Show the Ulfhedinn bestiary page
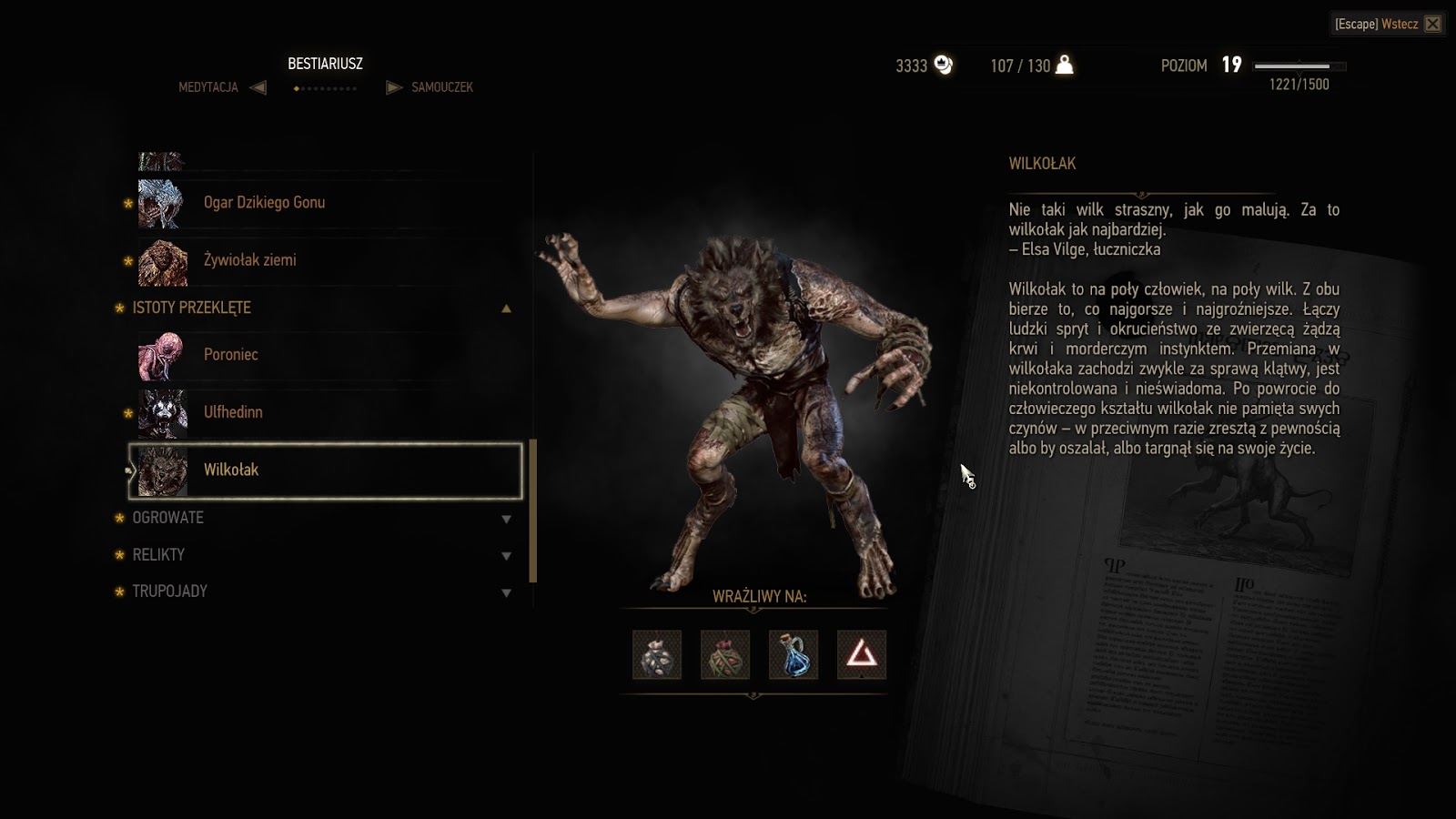Viewport: 1456px width, 819px height. (x=233, y=412)
